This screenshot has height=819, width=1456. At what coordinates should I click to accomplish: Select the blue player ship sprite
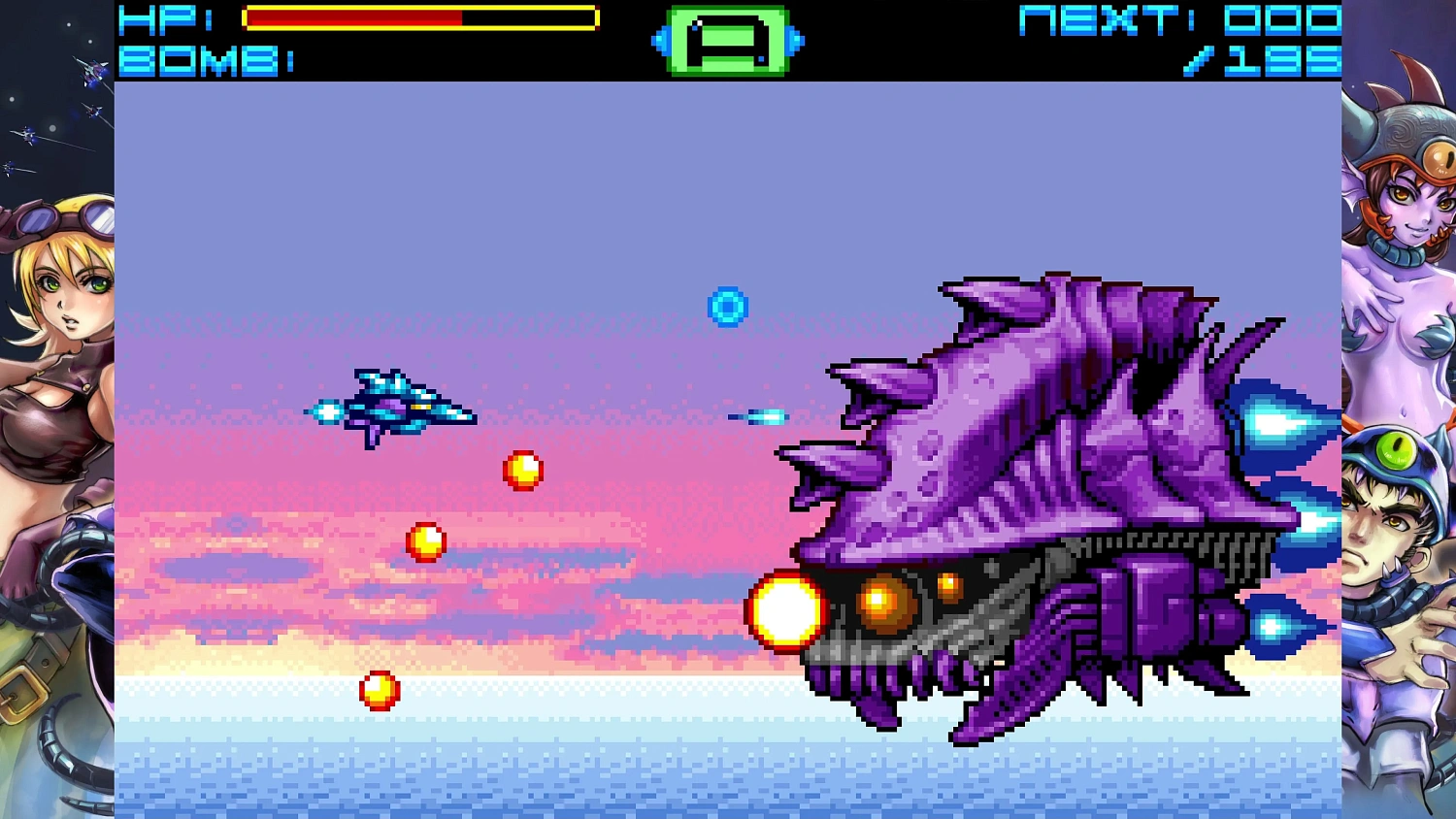coord(398,406)
